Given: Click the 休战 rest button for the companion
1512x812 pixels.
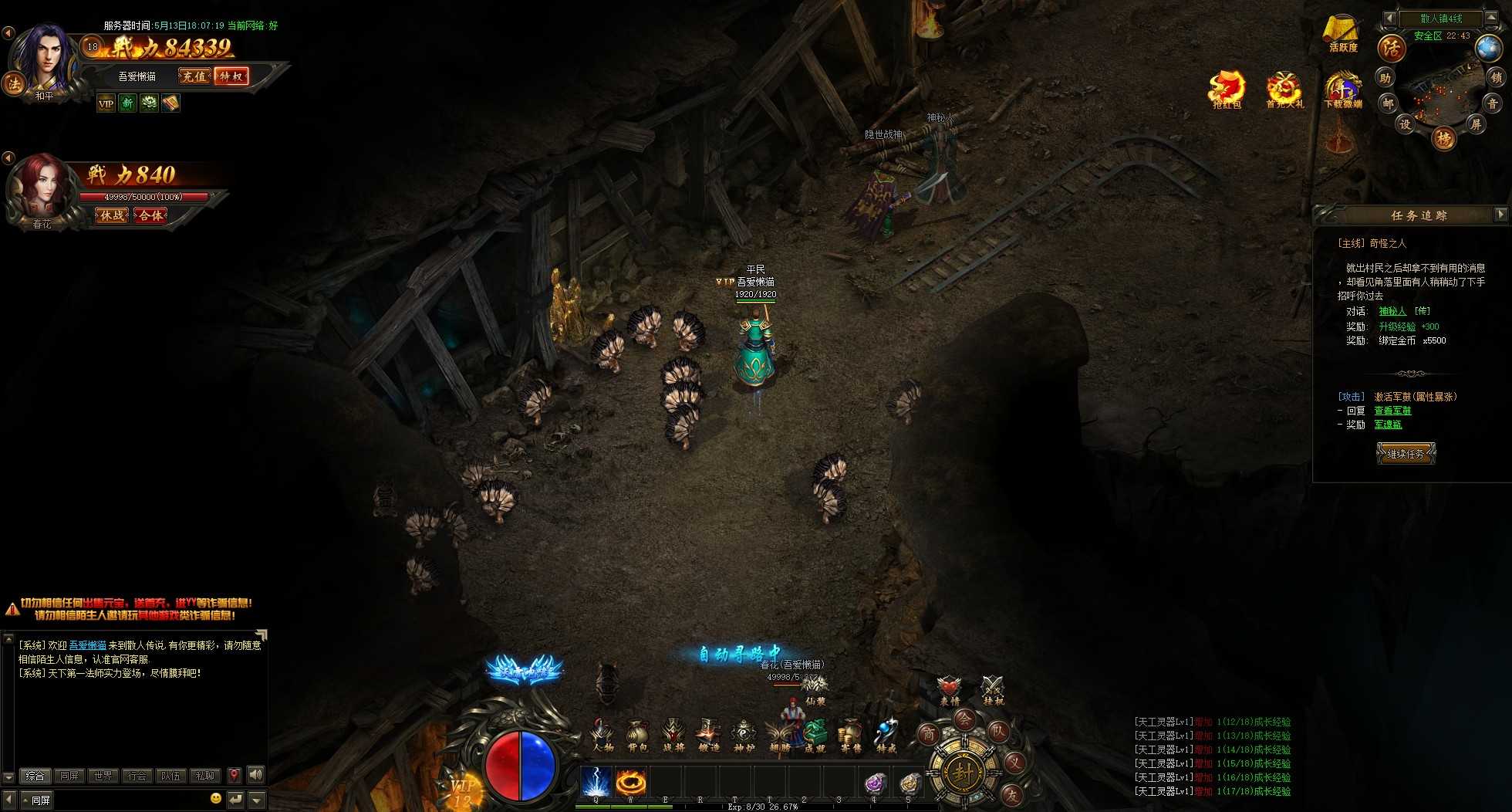Looking at the screenshot, I should pos(112,215).
